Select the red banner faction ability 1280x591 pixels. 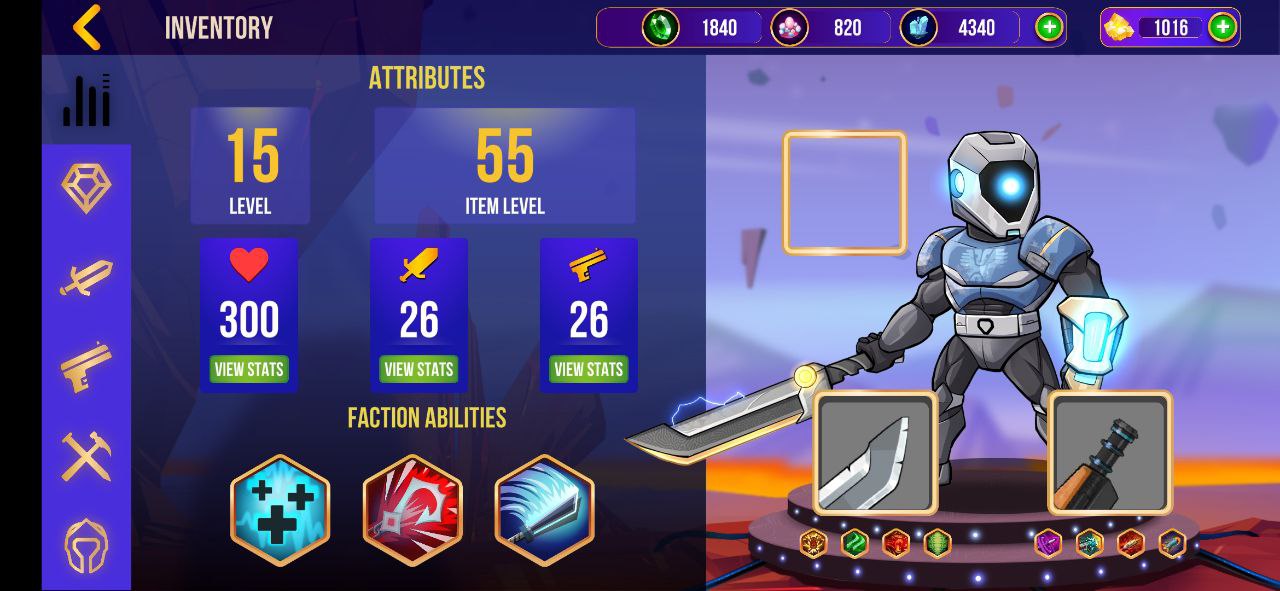point(412,510)
